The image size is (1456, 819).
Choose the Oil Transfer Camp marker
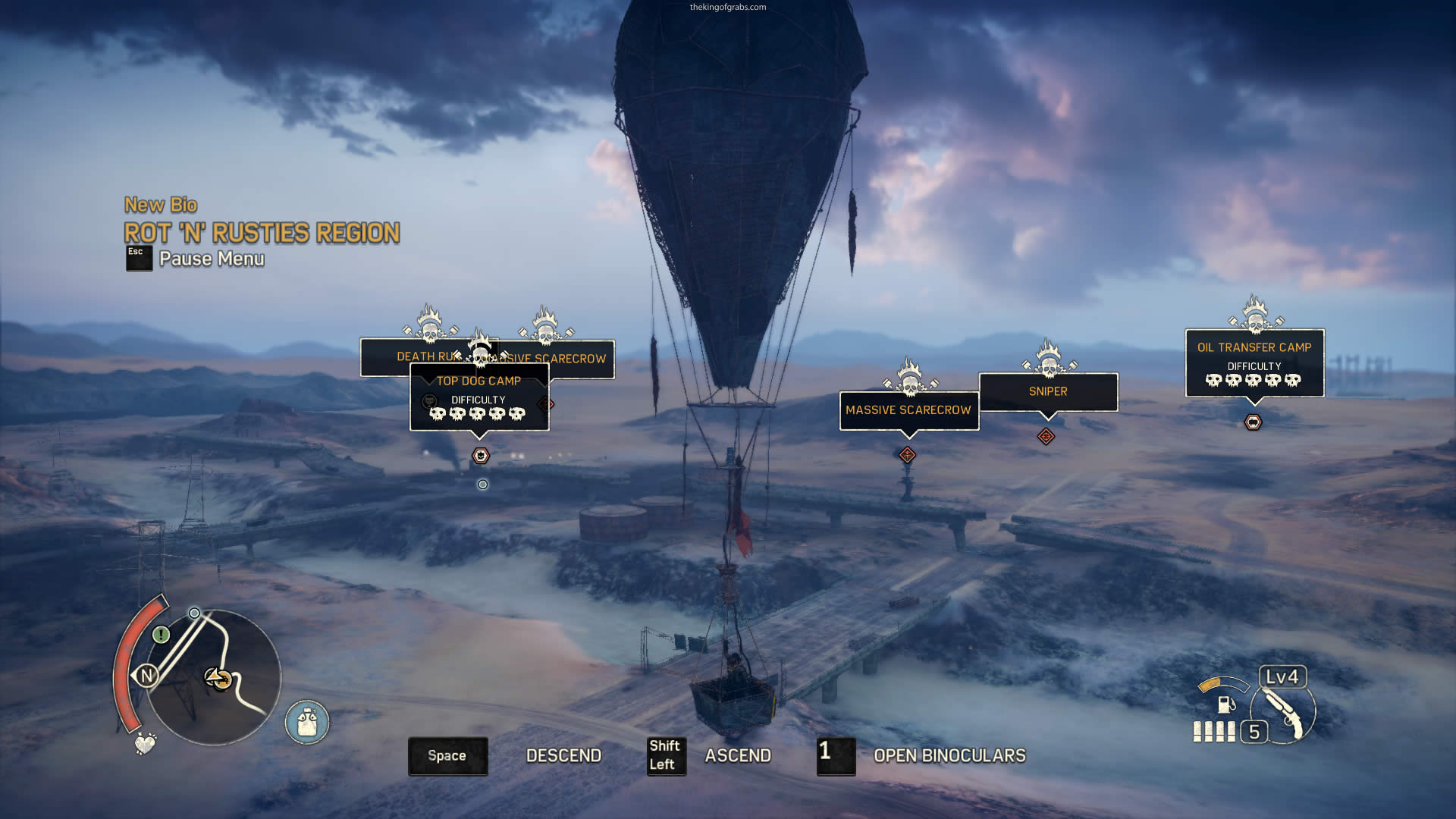1254,347
